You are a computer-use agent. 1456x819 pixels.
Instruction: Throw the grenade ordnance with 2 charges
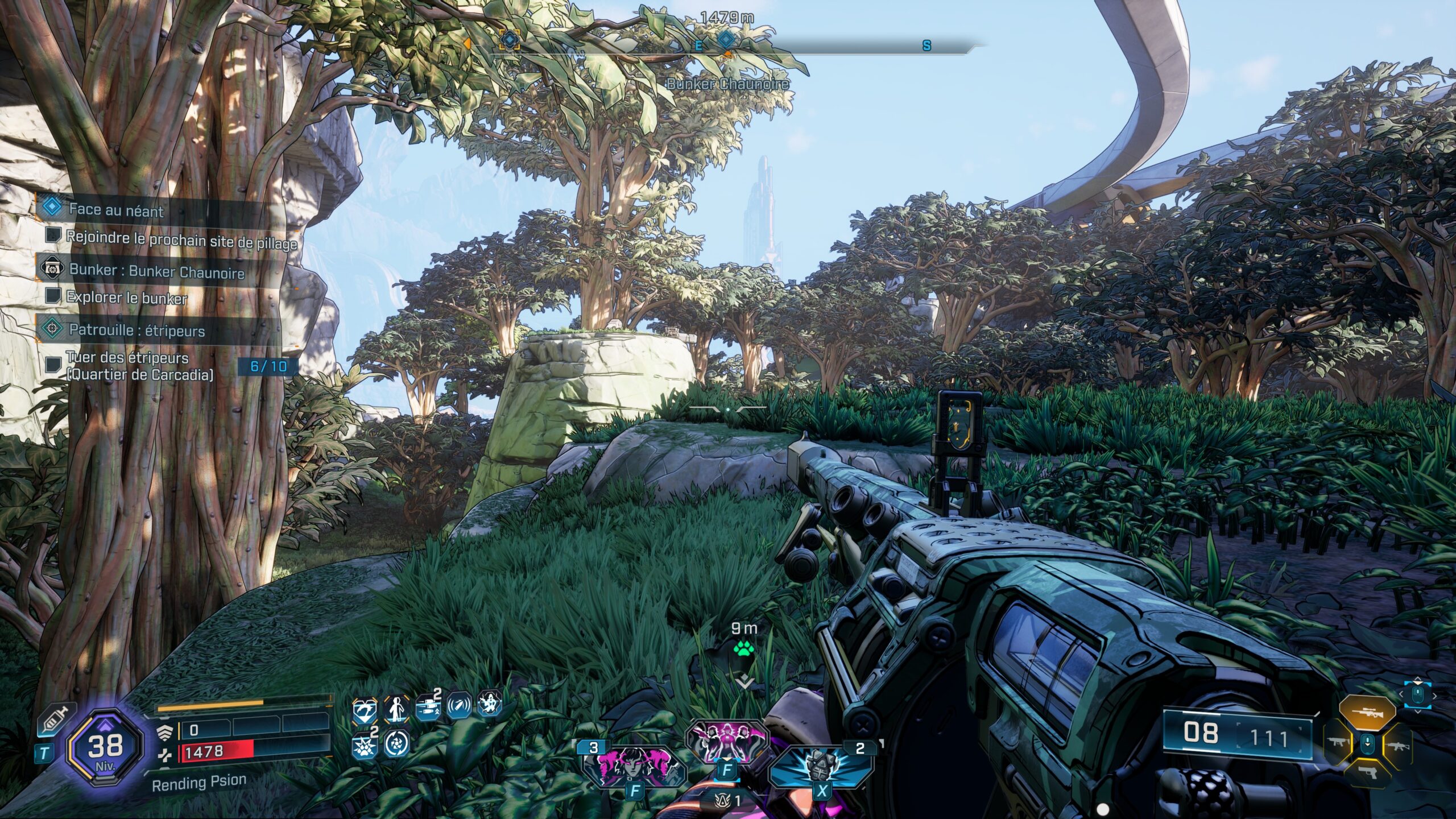(821, 766)
